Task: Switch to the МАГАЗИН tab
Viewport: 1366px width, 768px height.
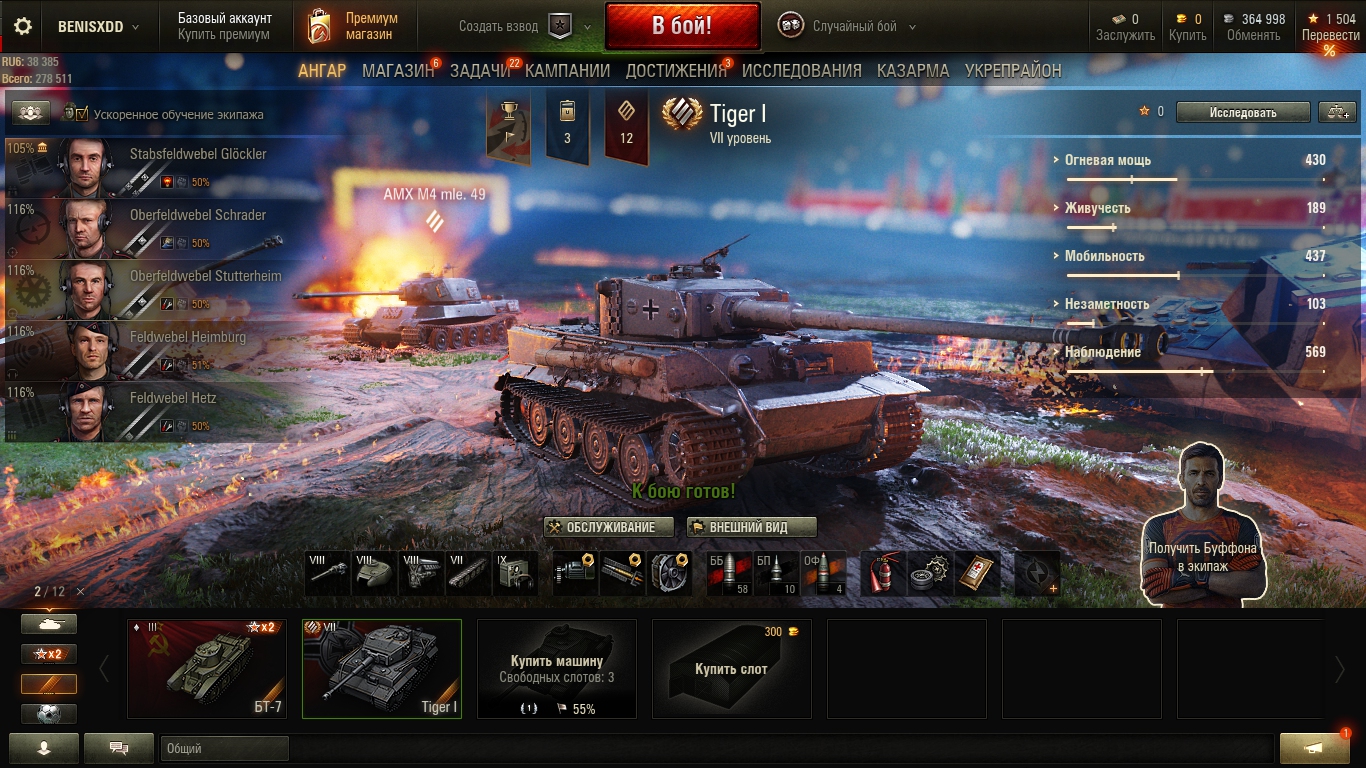Action: coord(397,71)
